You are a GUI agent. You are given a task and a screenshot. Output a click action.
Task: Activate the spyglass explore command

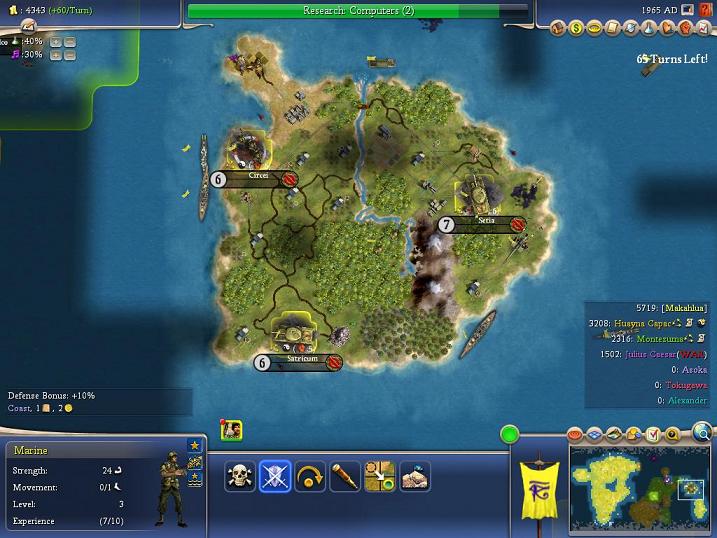tap(345, 477)
